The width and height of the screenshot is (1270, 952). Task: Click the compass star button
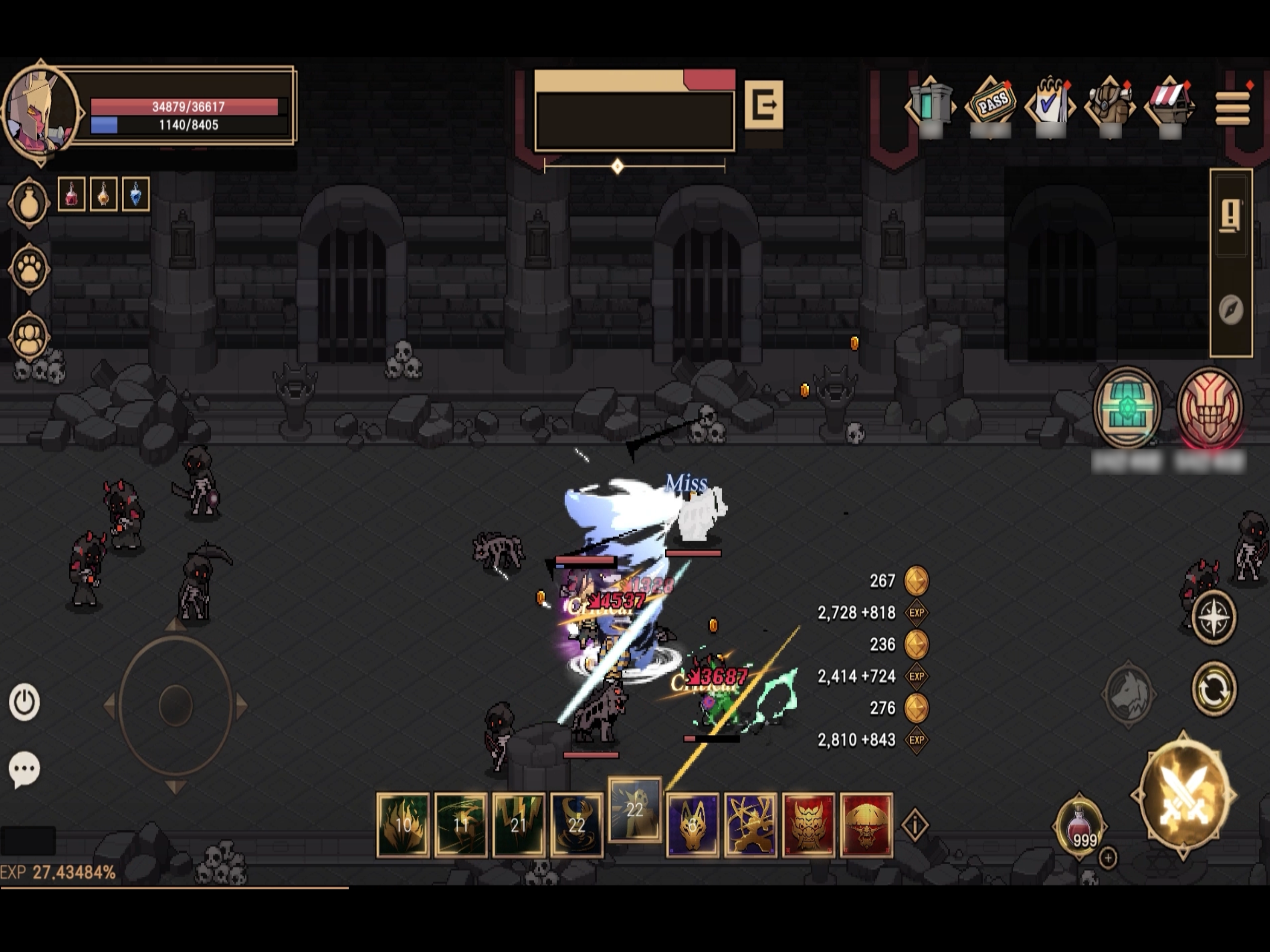click(1213, 618)
